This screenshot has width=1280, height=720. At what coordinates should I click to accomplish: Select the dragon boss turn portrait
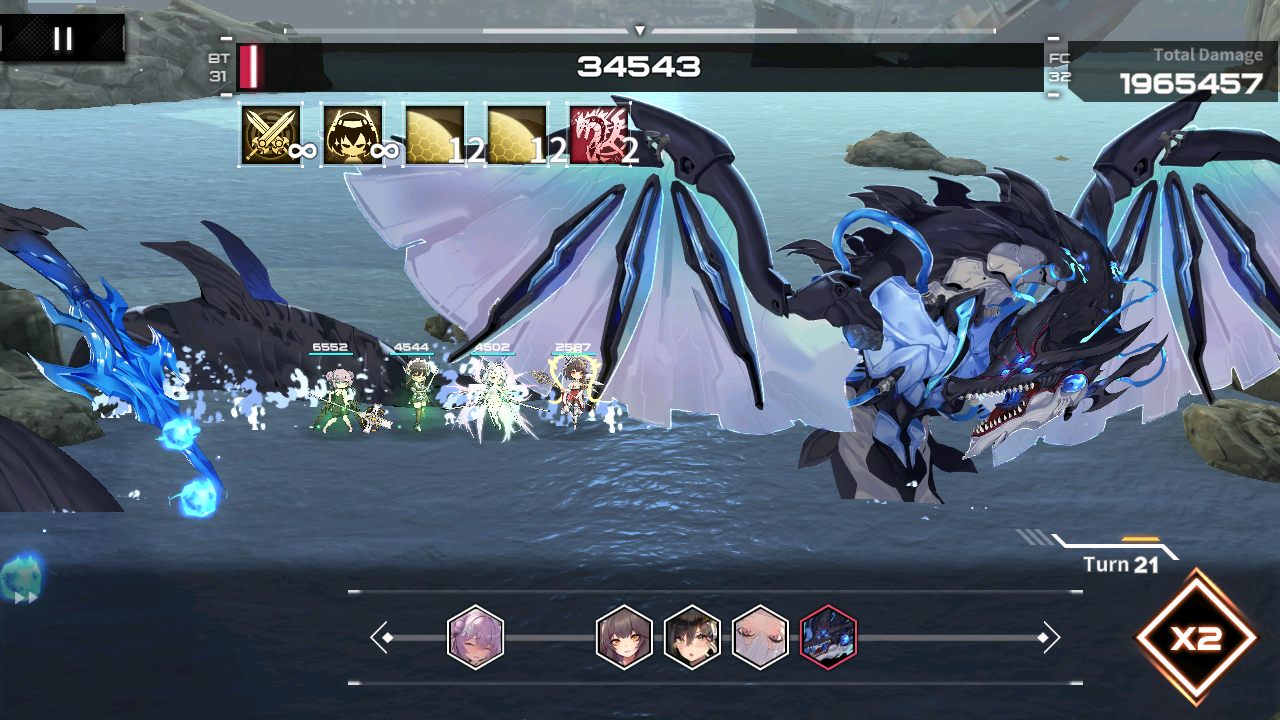828,637
